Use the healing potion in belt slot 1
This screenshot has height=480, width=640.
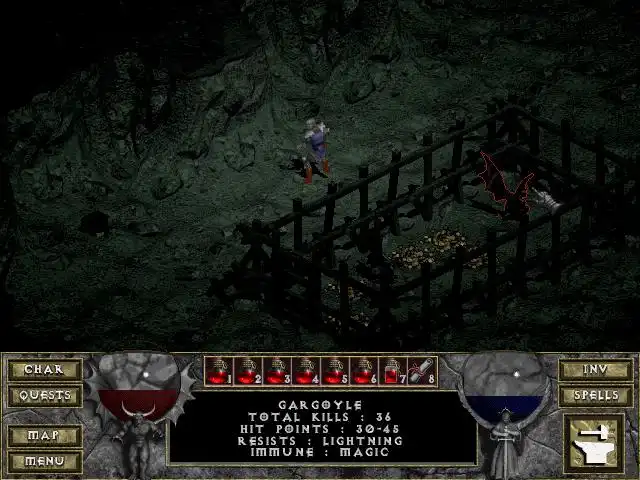220,372
